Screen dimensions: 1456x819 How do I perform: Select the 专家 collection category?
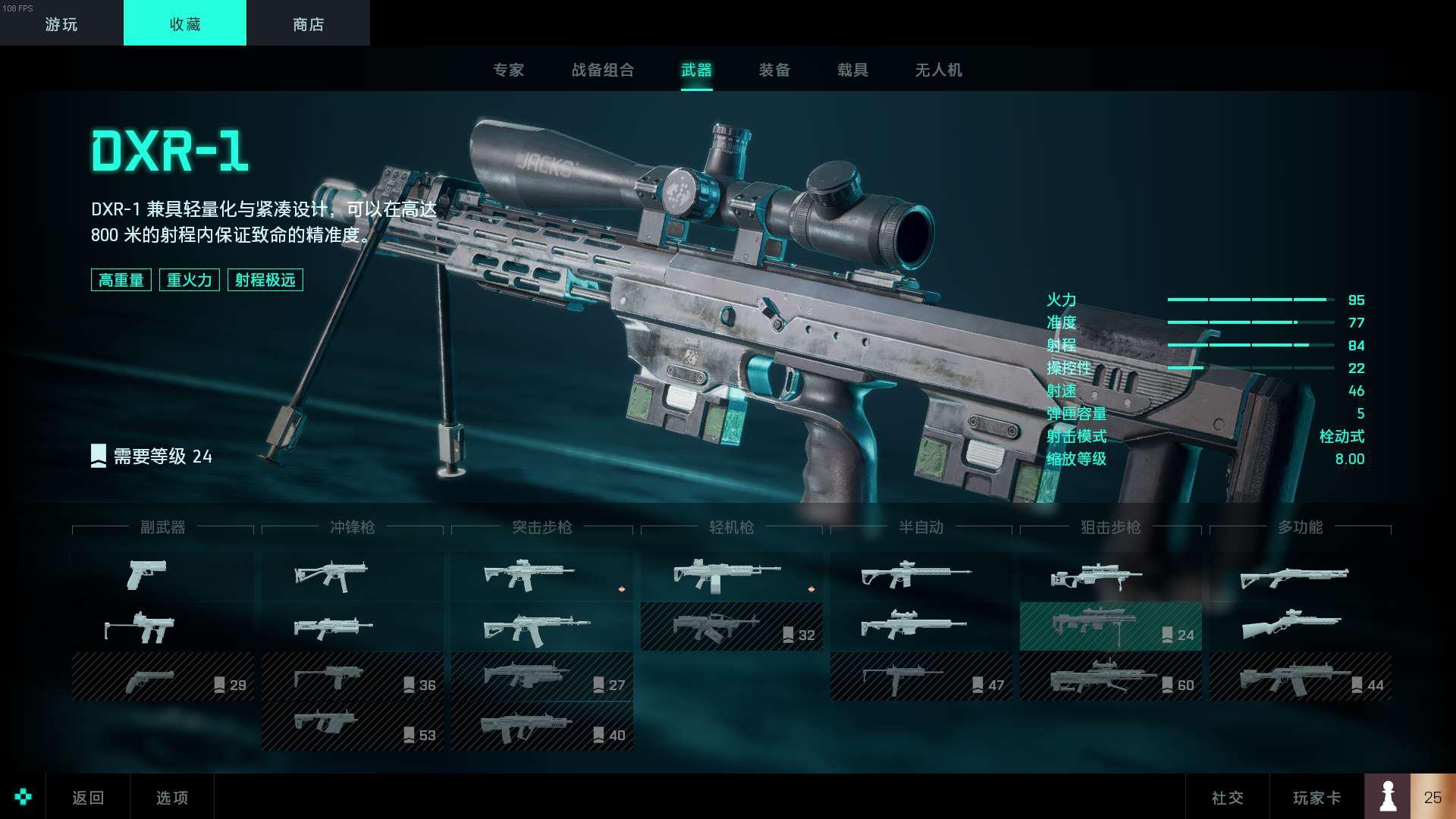(508, 71)
